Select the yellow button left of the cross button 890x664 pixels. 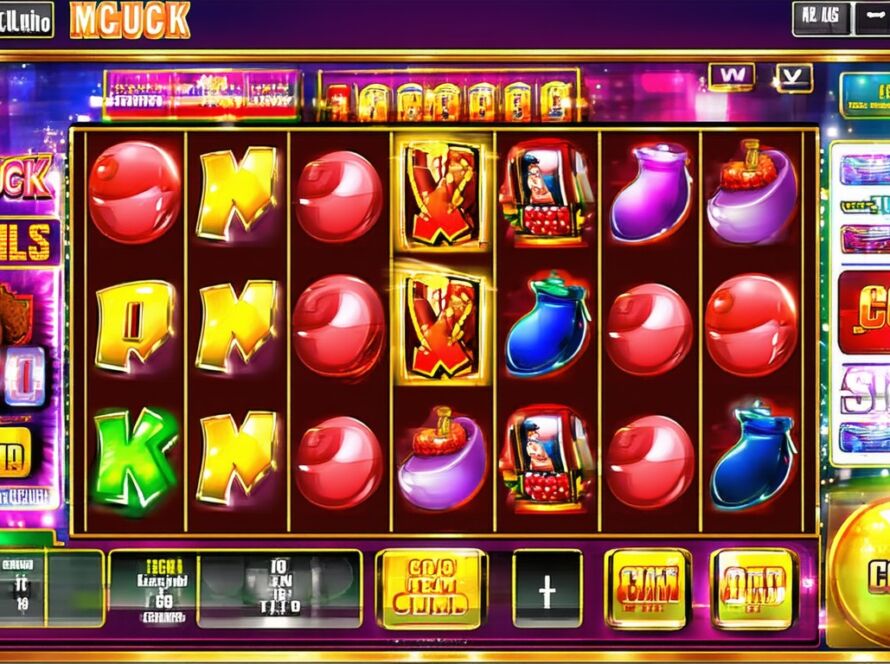click(431, 589)
